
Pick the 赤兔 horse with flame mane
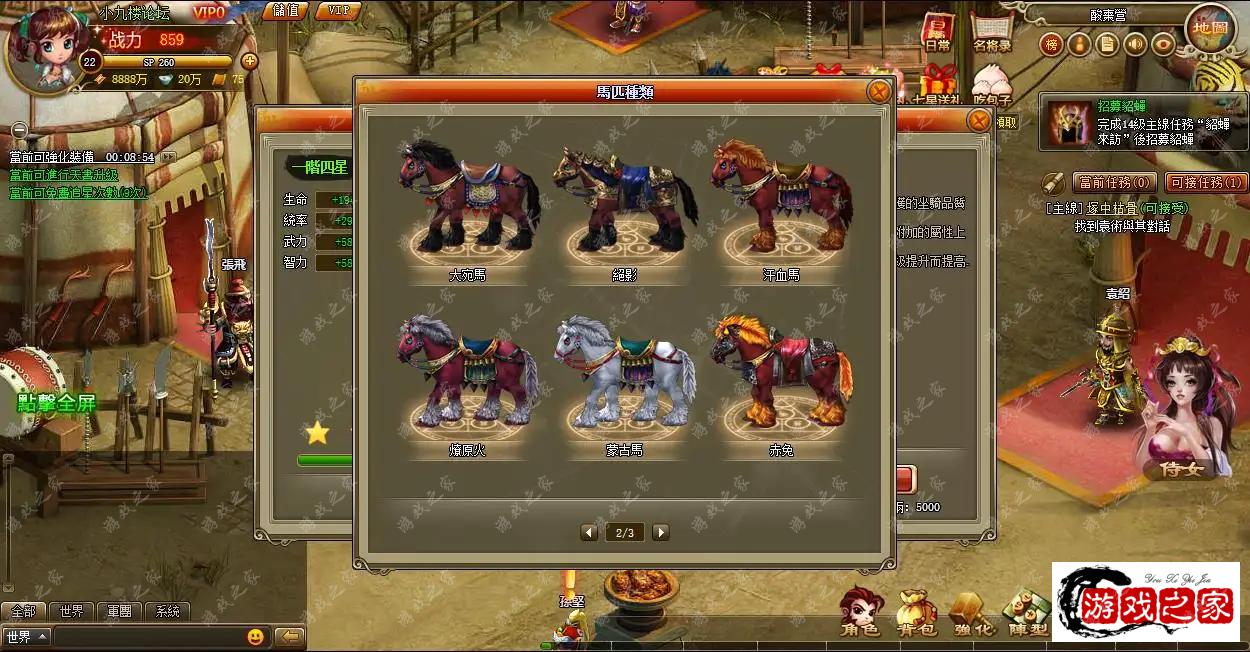pos(781,372)
